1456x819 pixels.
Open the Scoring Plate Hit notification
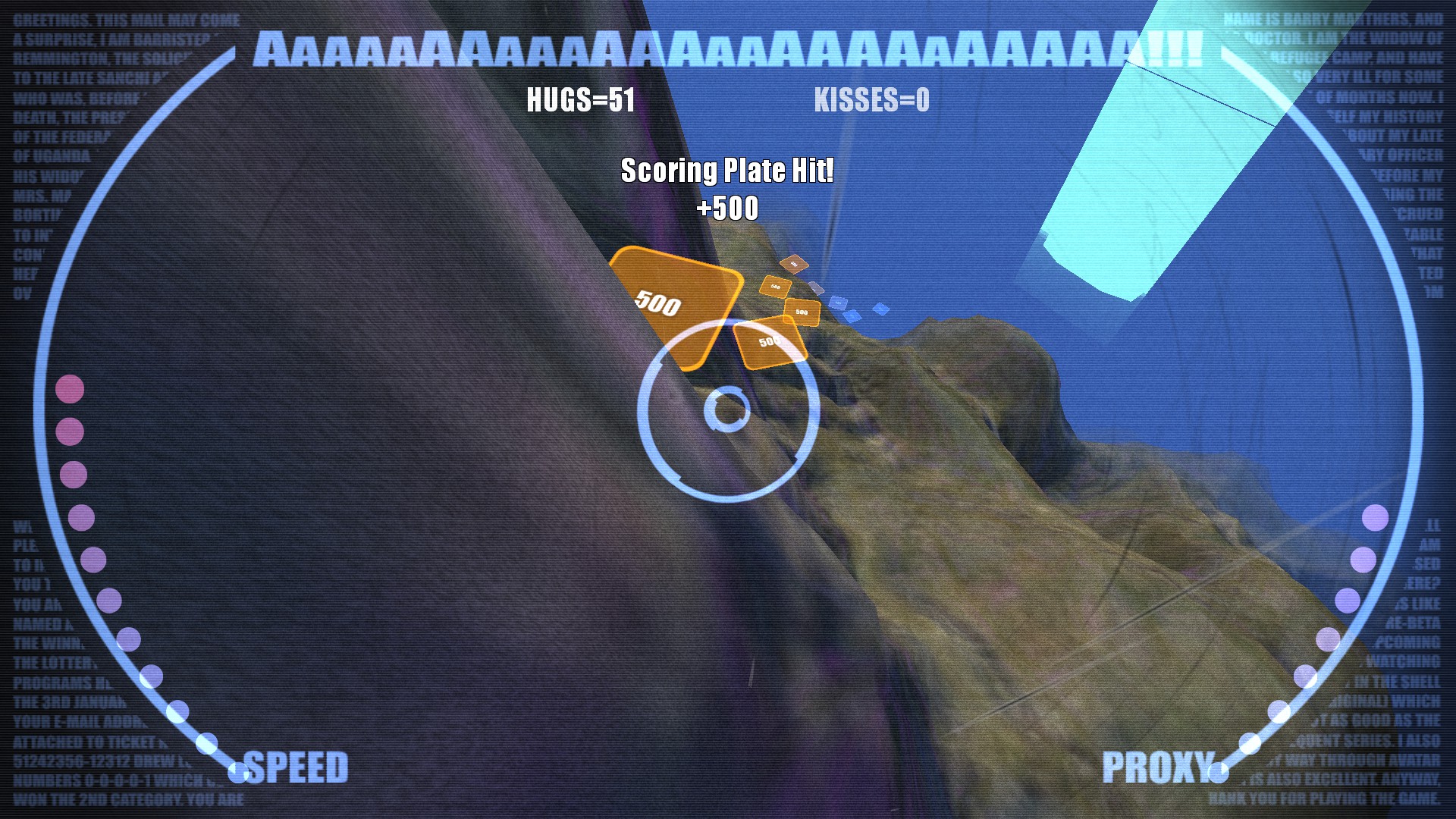[726, 171]
